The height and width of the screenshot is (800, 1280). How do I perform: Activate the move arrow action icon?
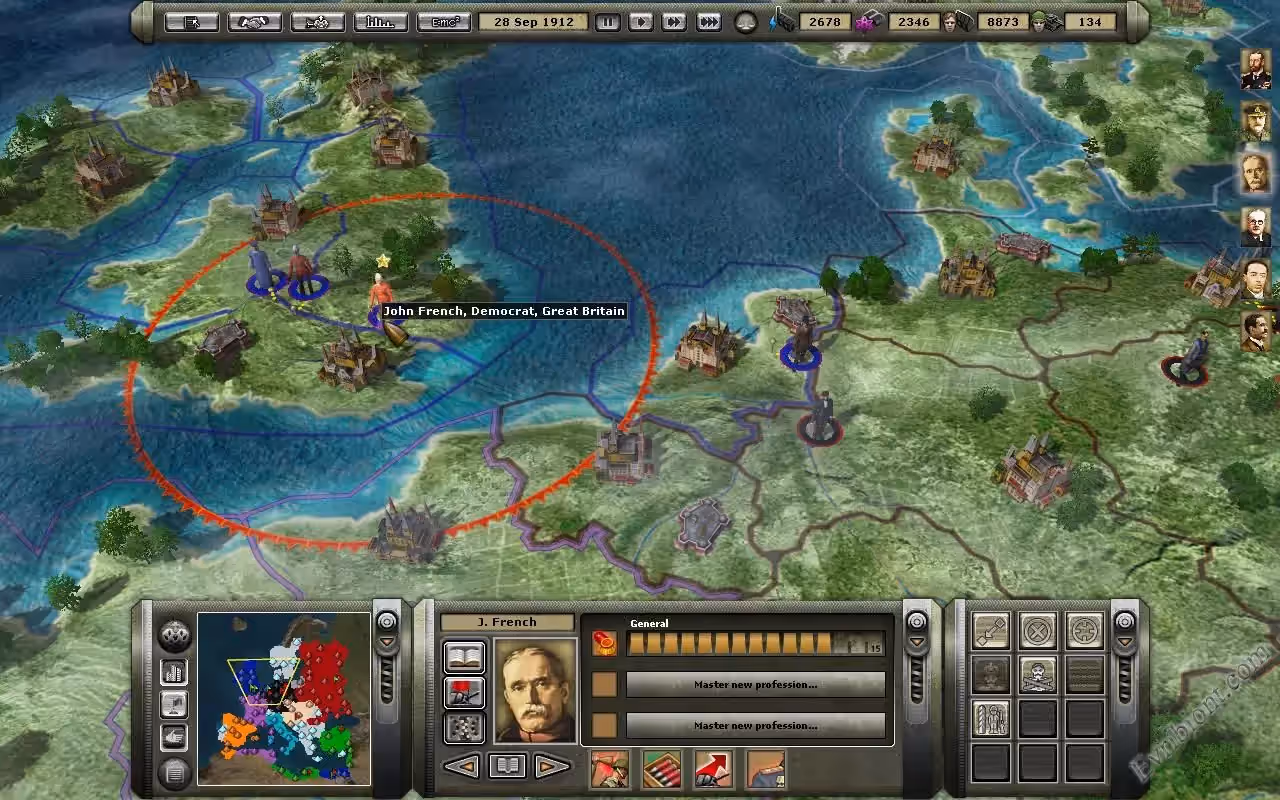pos(991,631)
